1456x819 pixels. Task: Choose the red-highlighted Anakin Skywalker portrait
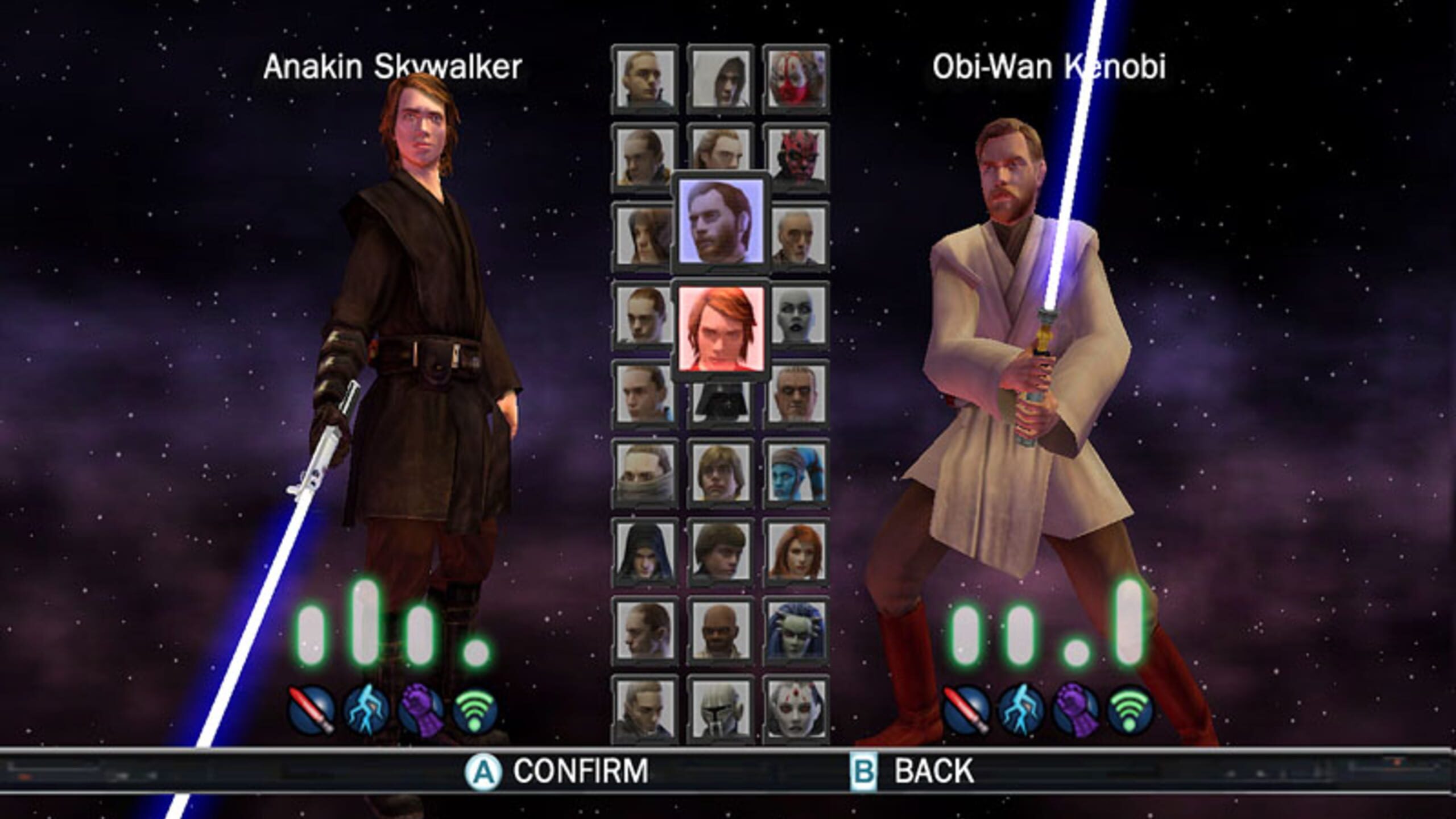[x=721, y=329]
